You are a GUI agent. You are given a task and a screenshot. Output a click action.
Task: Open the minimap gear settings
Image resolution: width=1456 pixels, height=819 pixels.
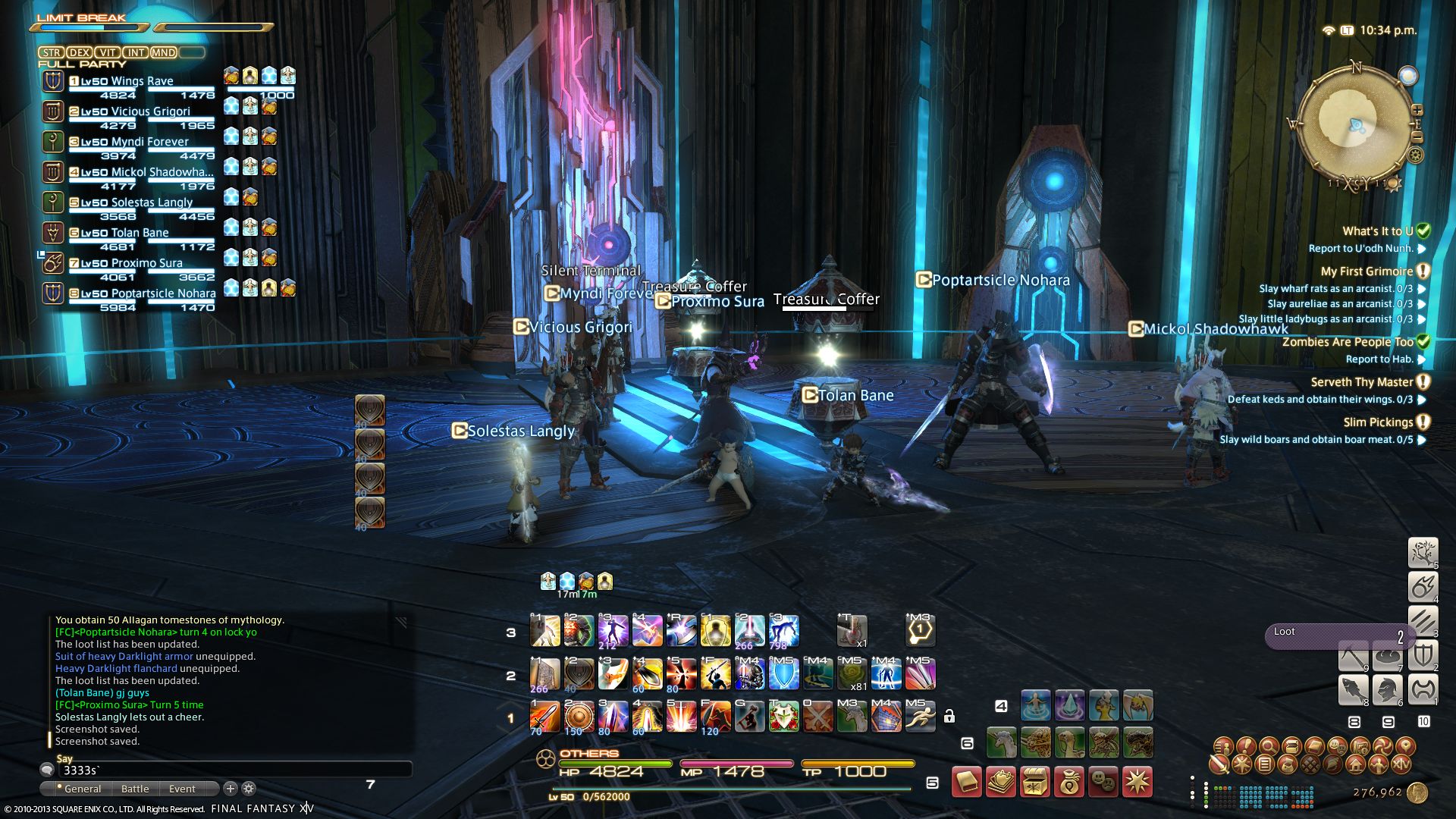pyautogui.click(x=1415, y=155)
